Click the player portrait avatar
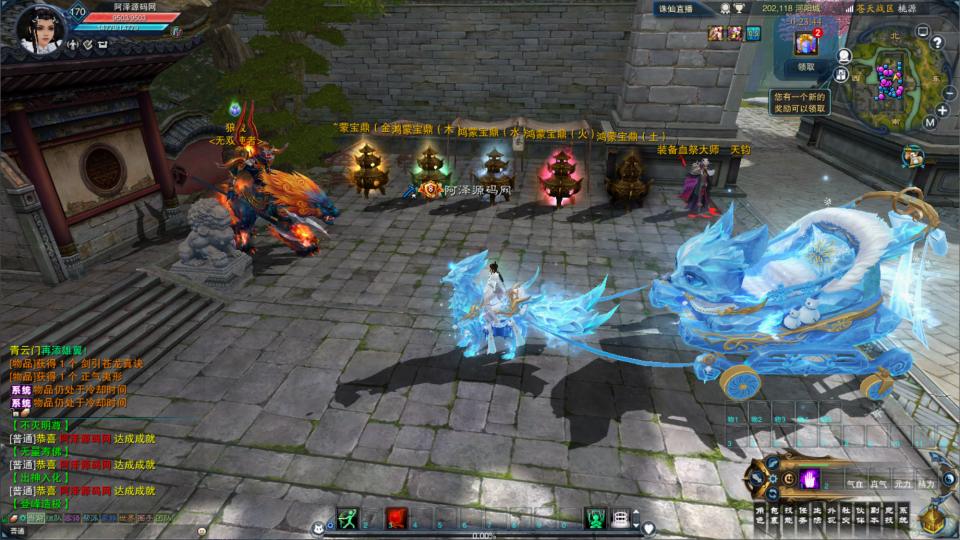 pos(41,27)
